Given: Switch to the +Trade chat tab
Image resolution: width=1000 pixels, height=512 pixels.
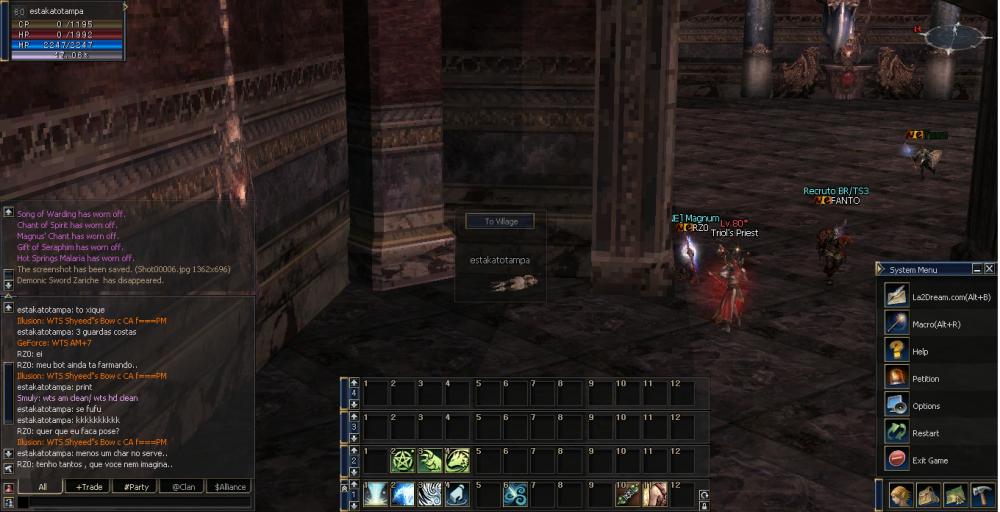Looking at the screenshot, I should point(87,487).
